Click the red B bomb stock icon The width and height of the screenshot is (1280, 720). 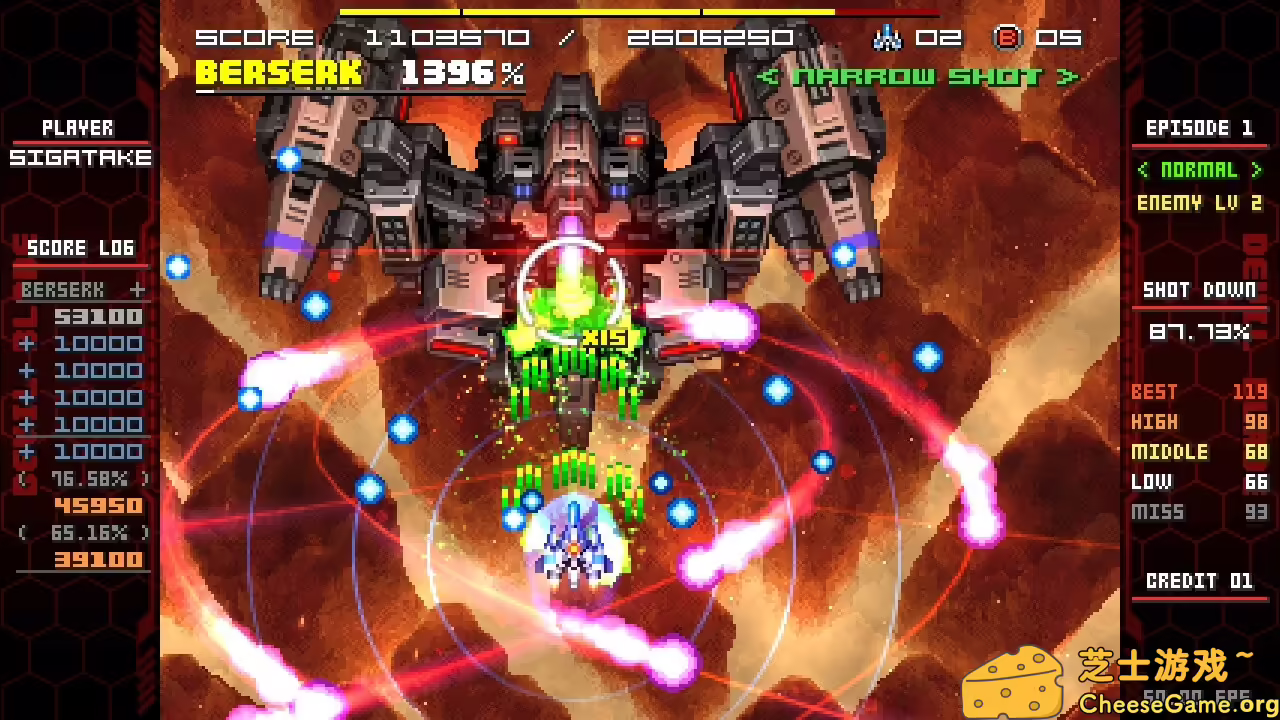(1009, 37)
